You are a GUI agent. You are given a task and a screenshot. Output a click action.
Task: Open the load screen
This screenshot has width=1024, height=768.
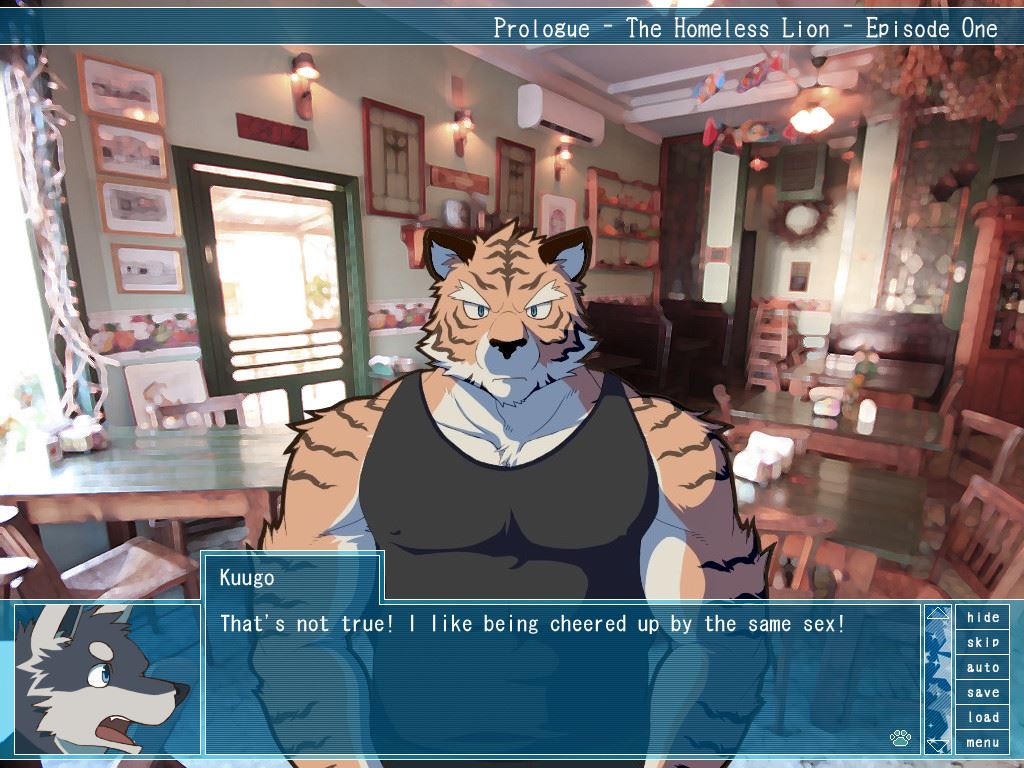(982, 717)
